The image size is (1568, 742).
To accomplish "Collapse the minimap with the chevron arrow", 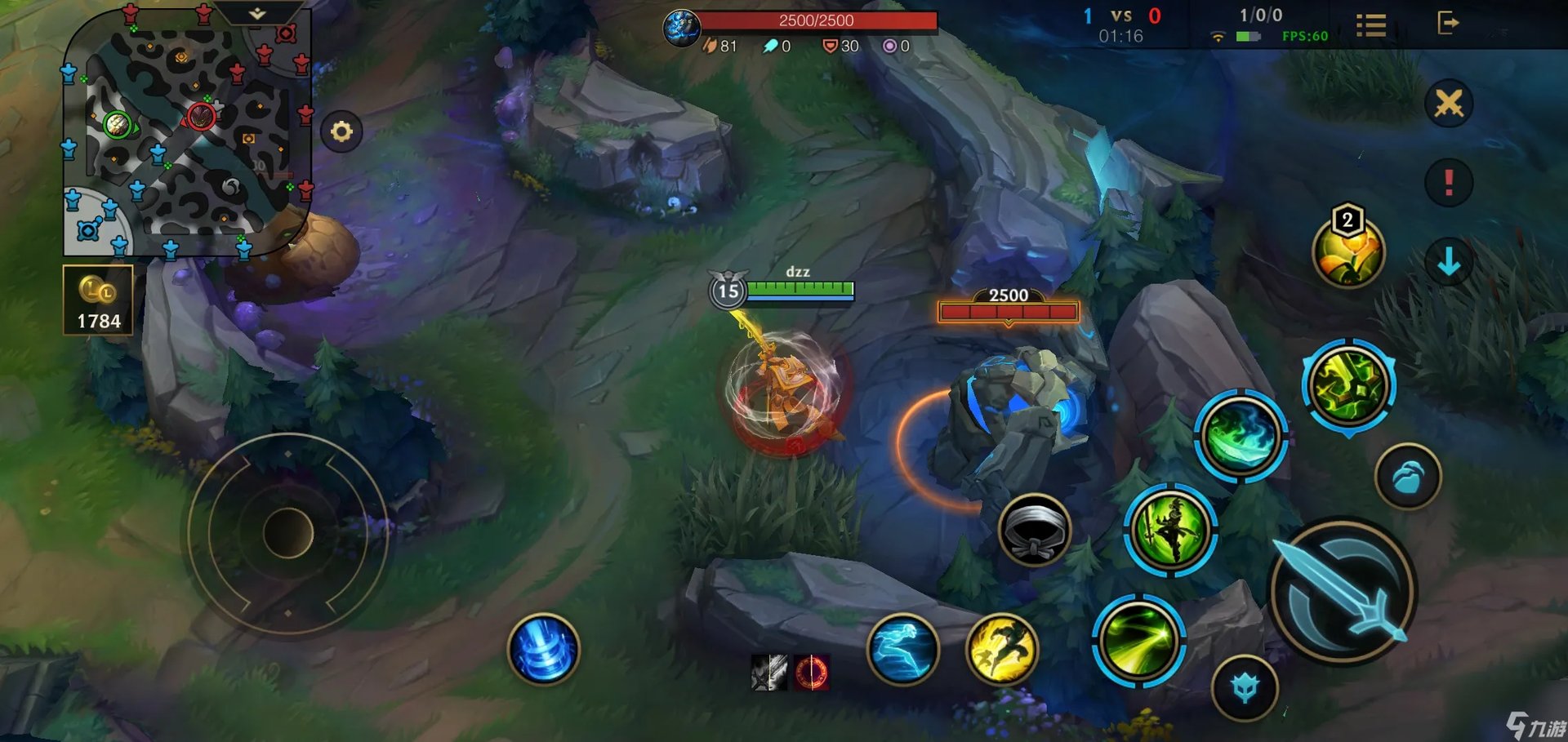I will tap(257, 14).
